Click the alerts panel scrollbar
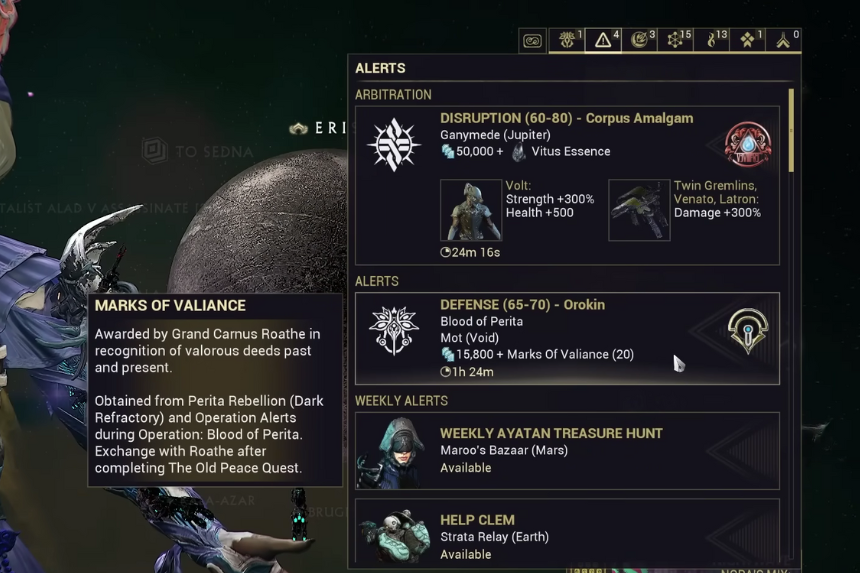The height and width of the screenshot is (573, 860). pos(791,130)
